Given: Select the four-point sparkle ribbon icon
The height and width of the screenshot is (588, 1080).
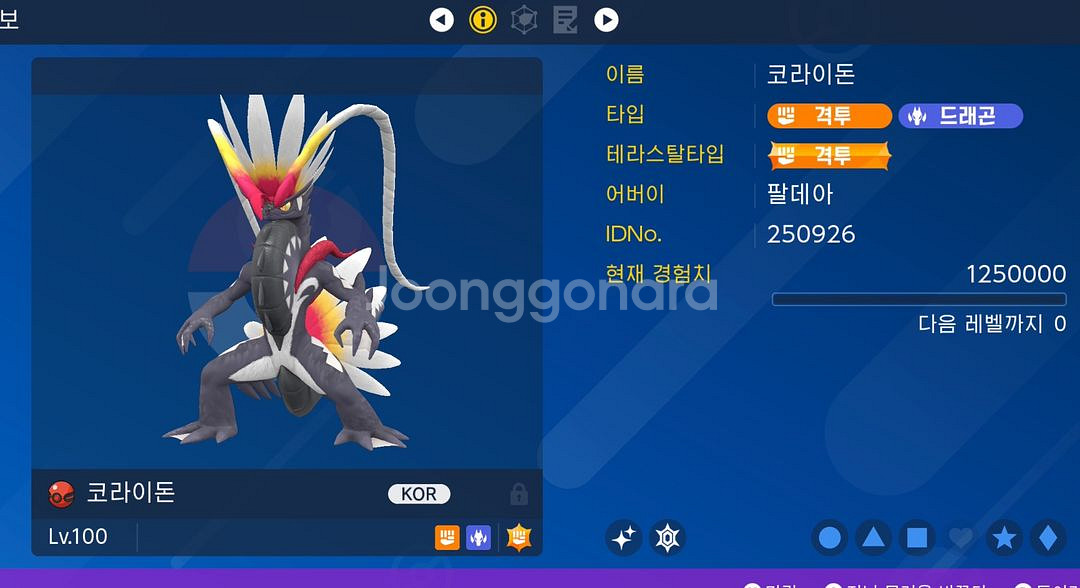Looking at the screenshot, I should (624, 538).
